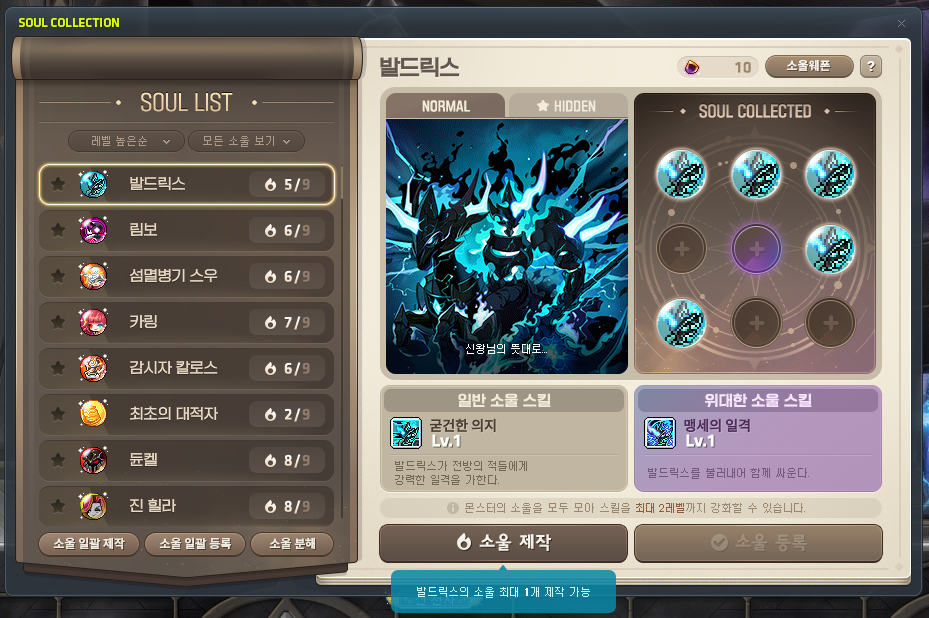Select the 카링 soul row
The image size is (929, 618).
[x=187, y=321]
